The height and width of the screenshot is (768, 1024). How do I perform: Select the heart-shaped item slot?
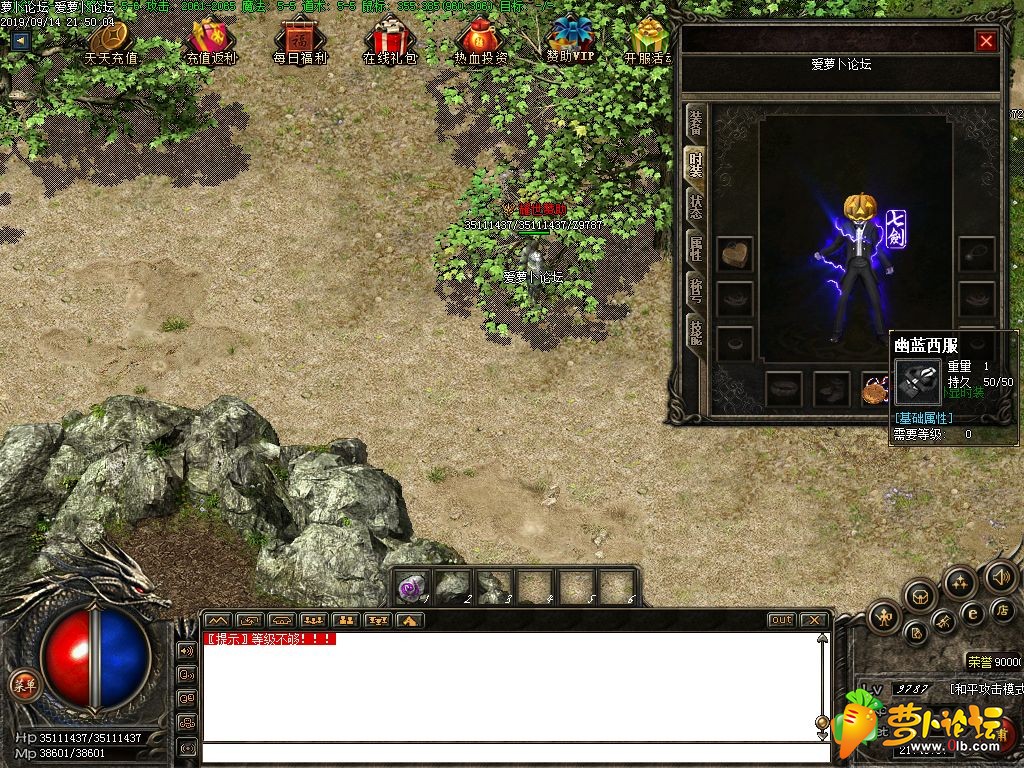pos(735,253)
